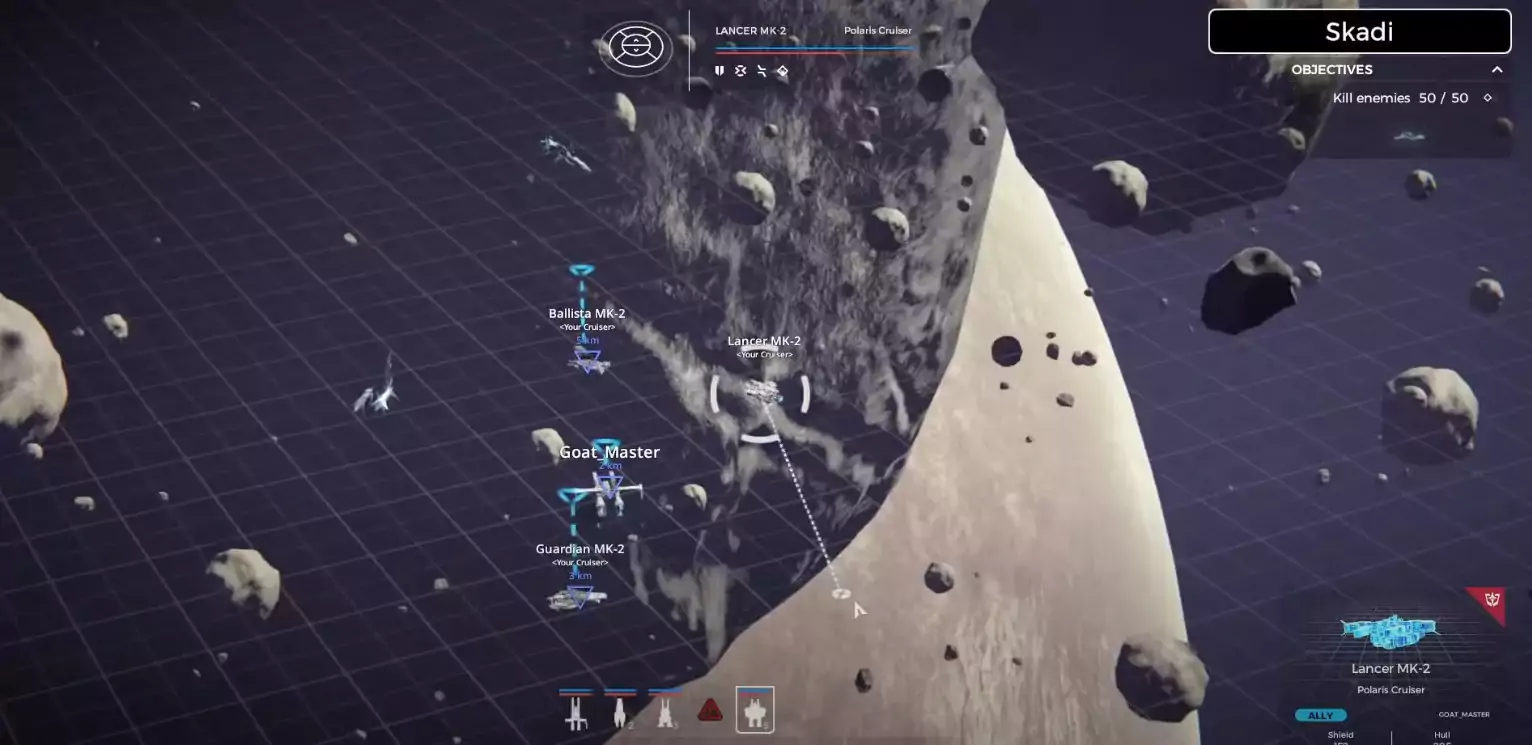Screen dimensions: 1532x745
Task: Activate the shield ability icon for Lancer MK-2
Action: [x=719, y=71]
